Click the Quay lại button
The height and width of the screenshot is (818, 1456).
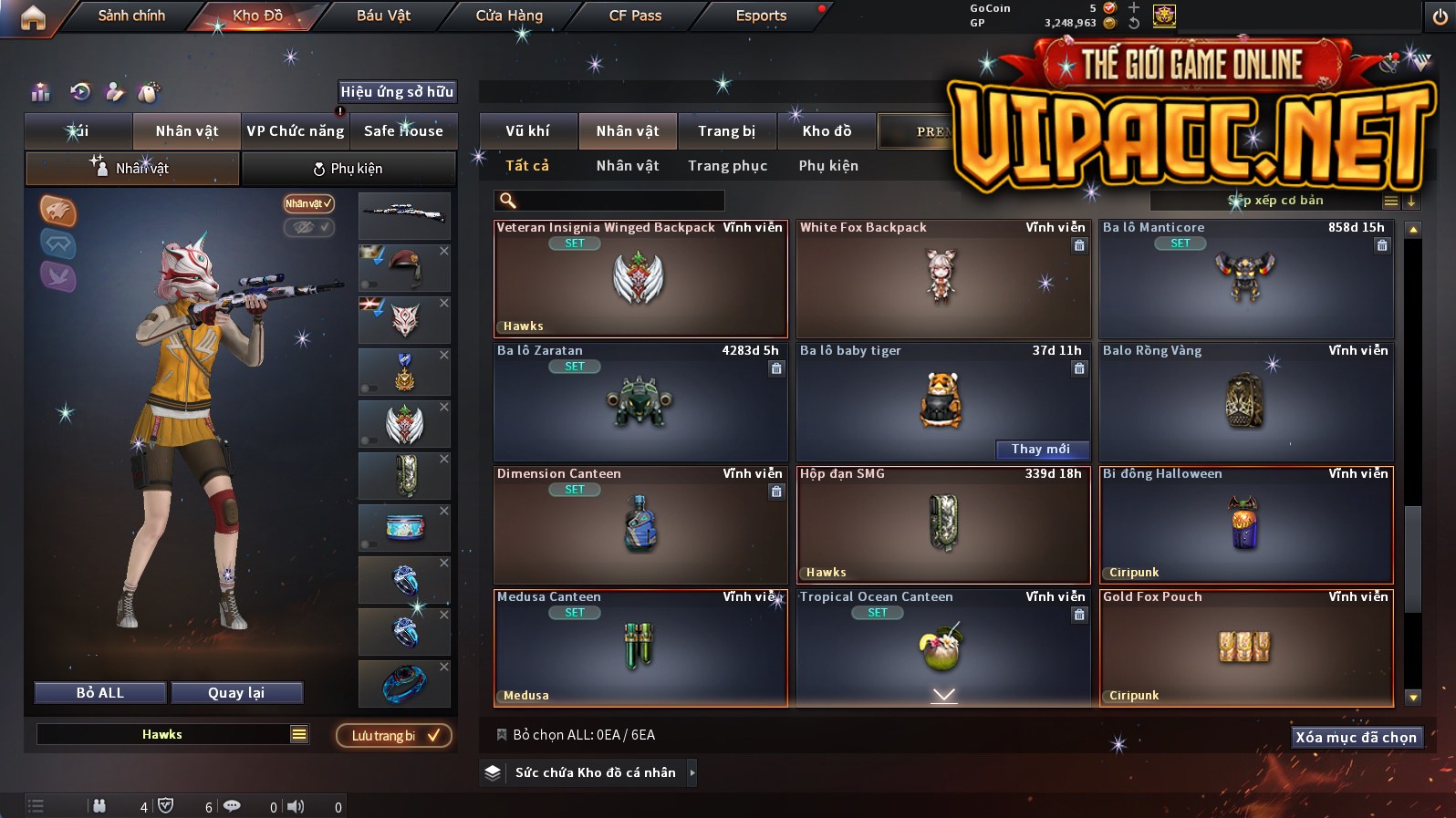tap(236, 693)
